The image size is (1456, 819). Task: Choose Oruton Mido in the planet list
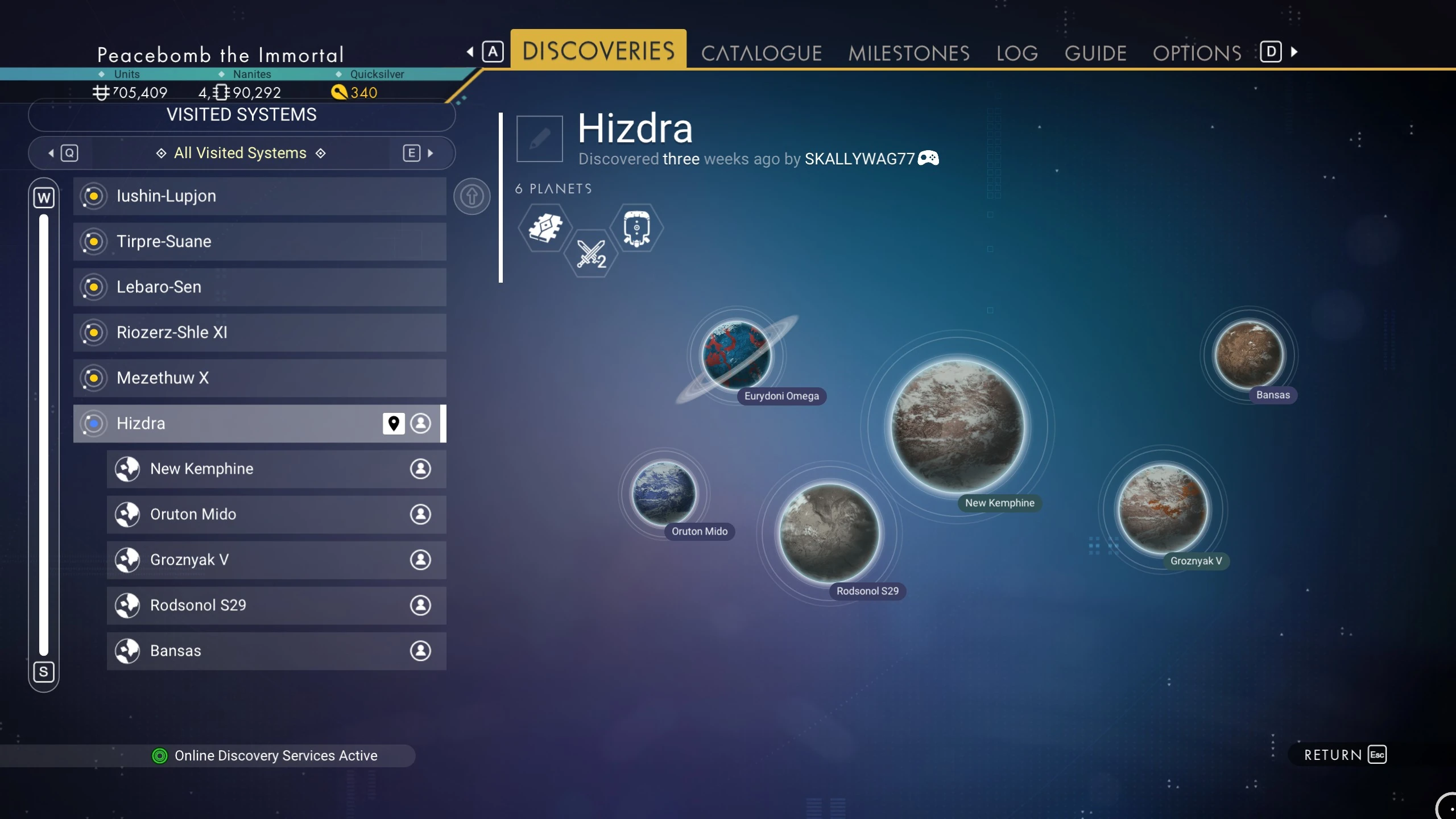(x=276, y=515)
